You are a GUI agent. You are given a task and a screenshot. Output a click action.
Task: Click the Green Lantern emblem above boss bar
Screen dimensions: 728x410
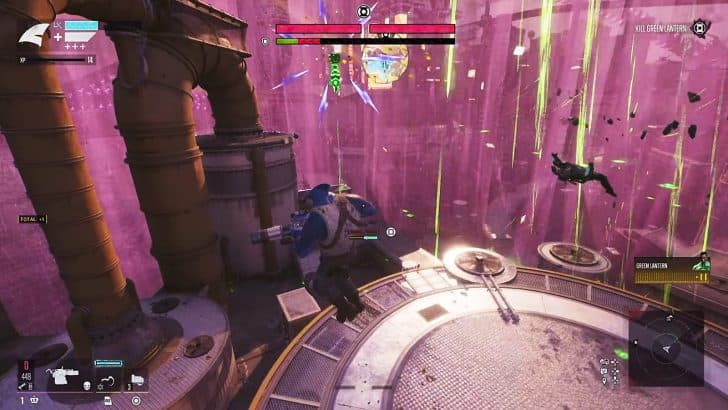coord(364,12)
